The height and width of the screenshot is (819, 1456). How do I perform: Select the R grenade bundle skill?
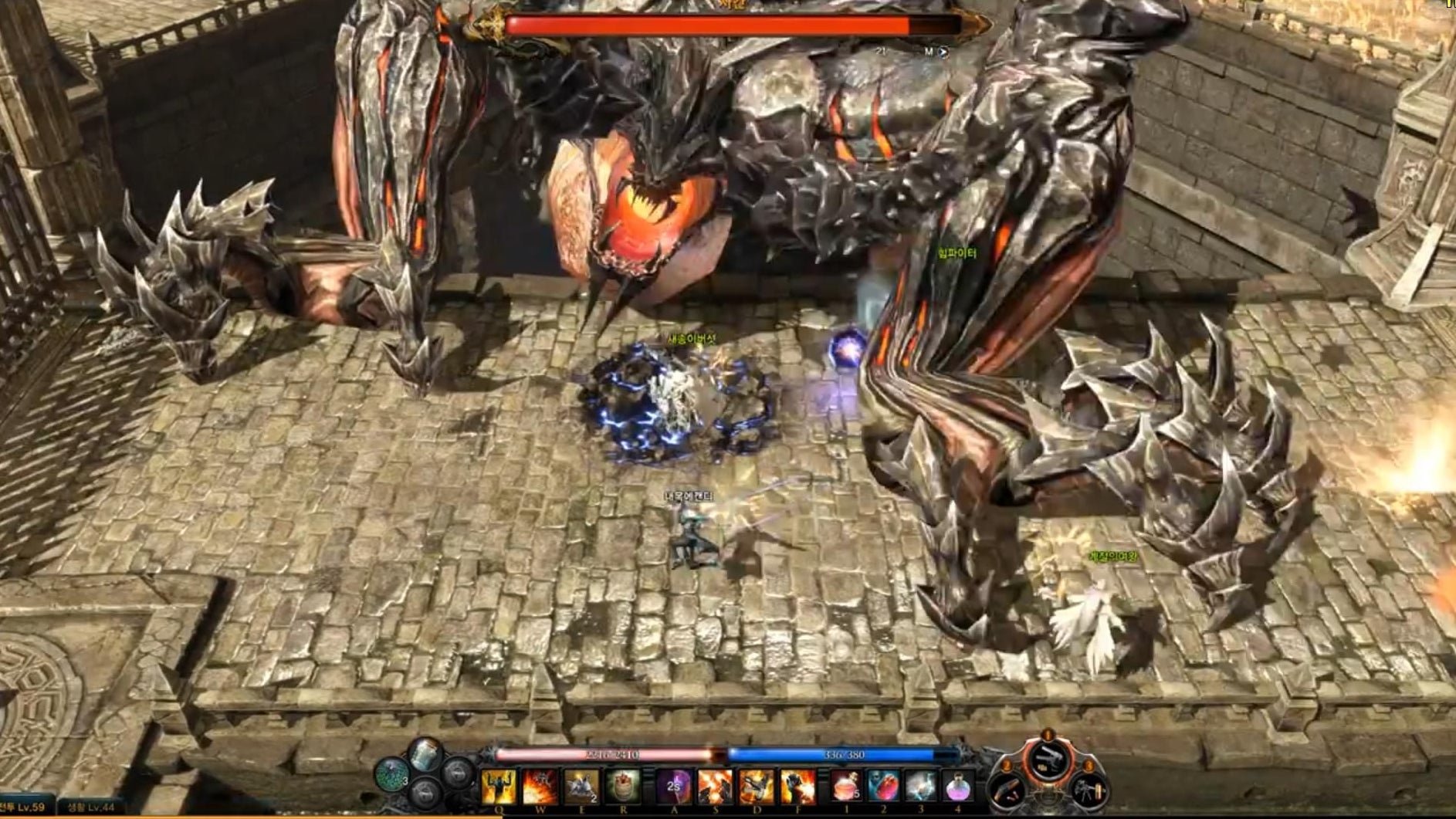pyautogui.click(x=623, y=787)
